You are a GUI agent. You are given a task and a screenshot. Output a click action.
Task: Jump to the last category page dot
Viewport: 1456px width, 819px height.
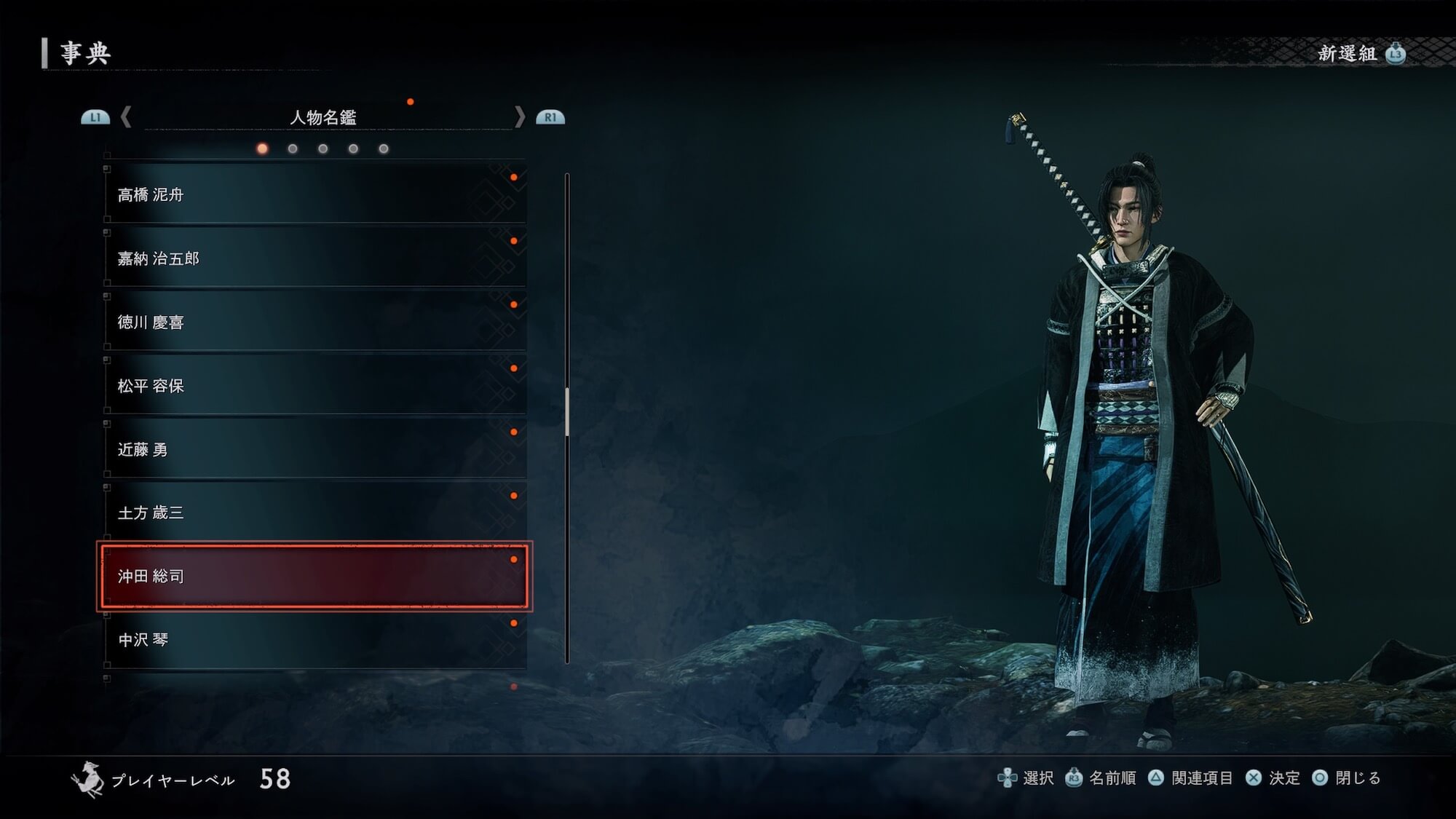(x=384, y=149)
